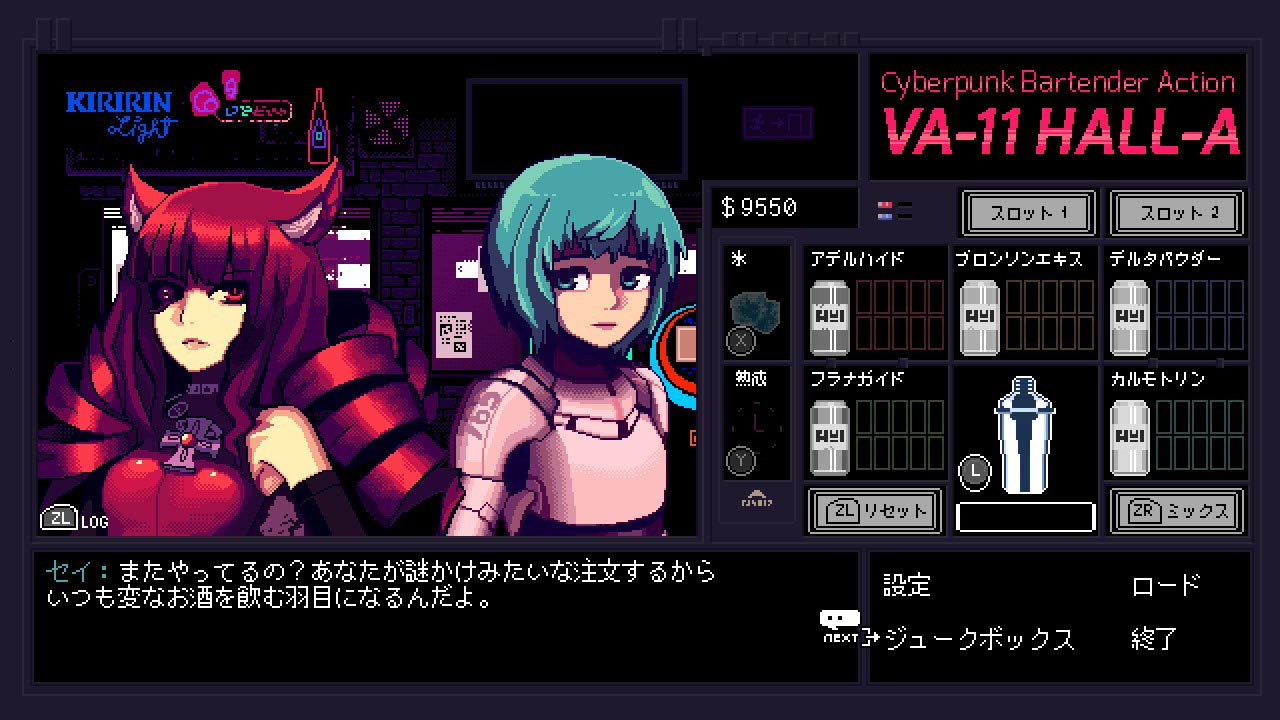The height and width of the screenshot is (720, 1280).
Task: Click the Funguy logo under the aging panel
Action: [756, 497]
